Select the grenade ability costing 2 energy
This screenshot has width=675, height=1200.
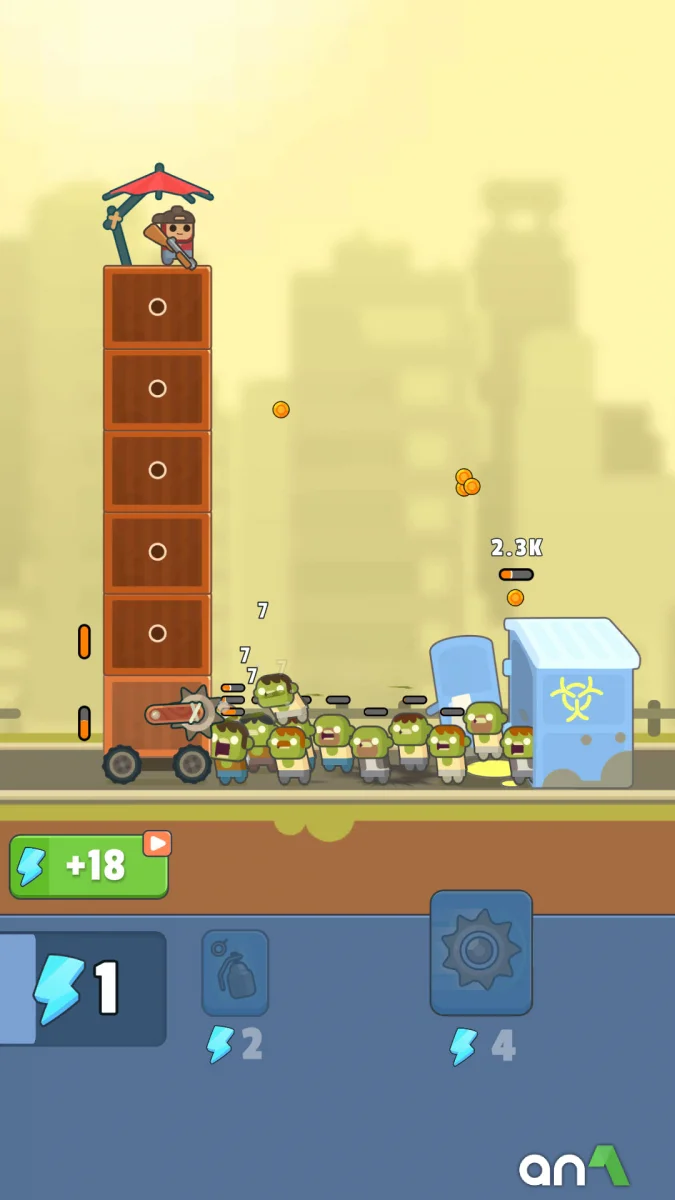tap(235, 973)
